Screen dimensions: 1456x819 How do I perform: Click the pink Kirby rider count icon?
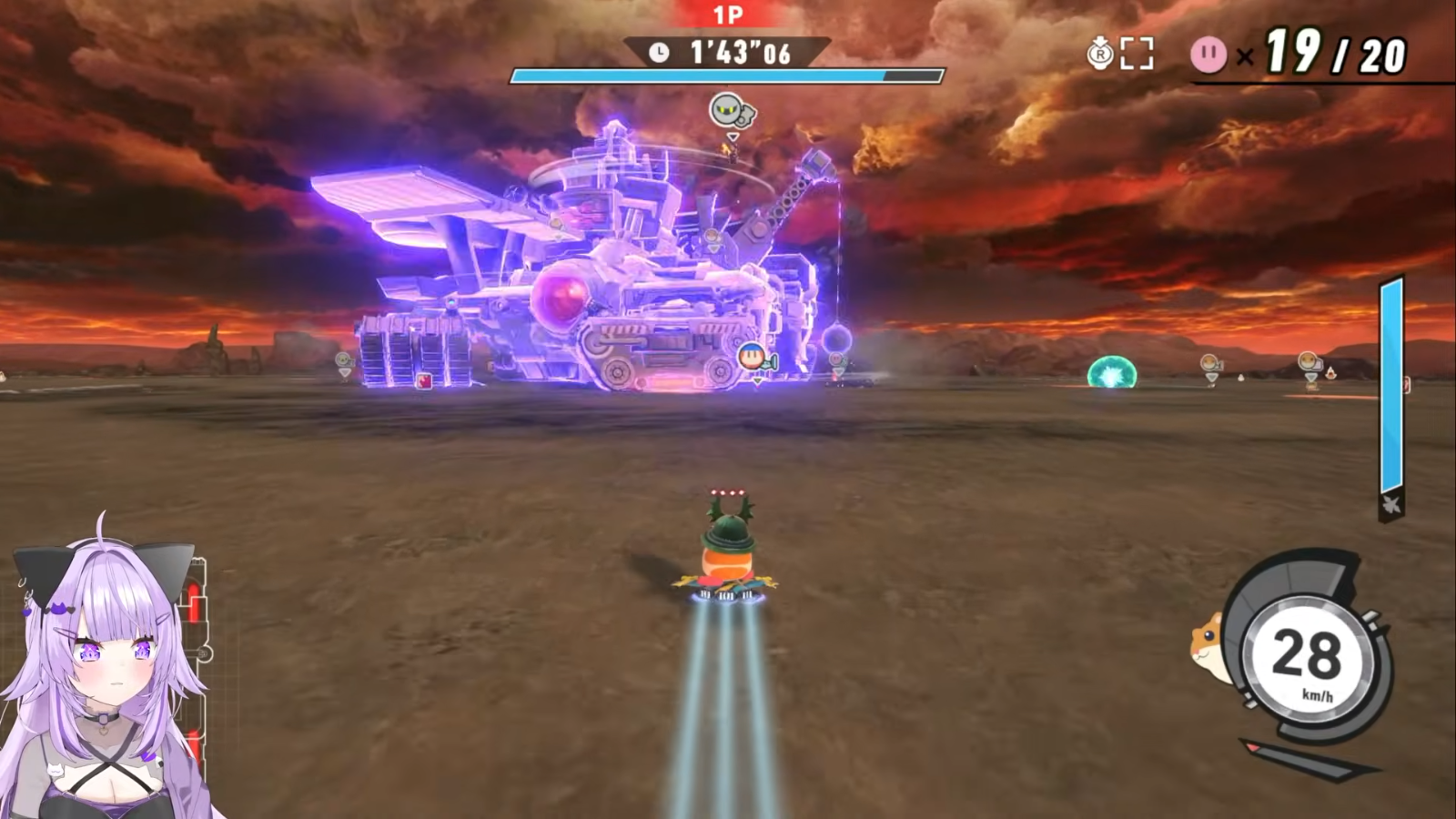coord(1208,56)
